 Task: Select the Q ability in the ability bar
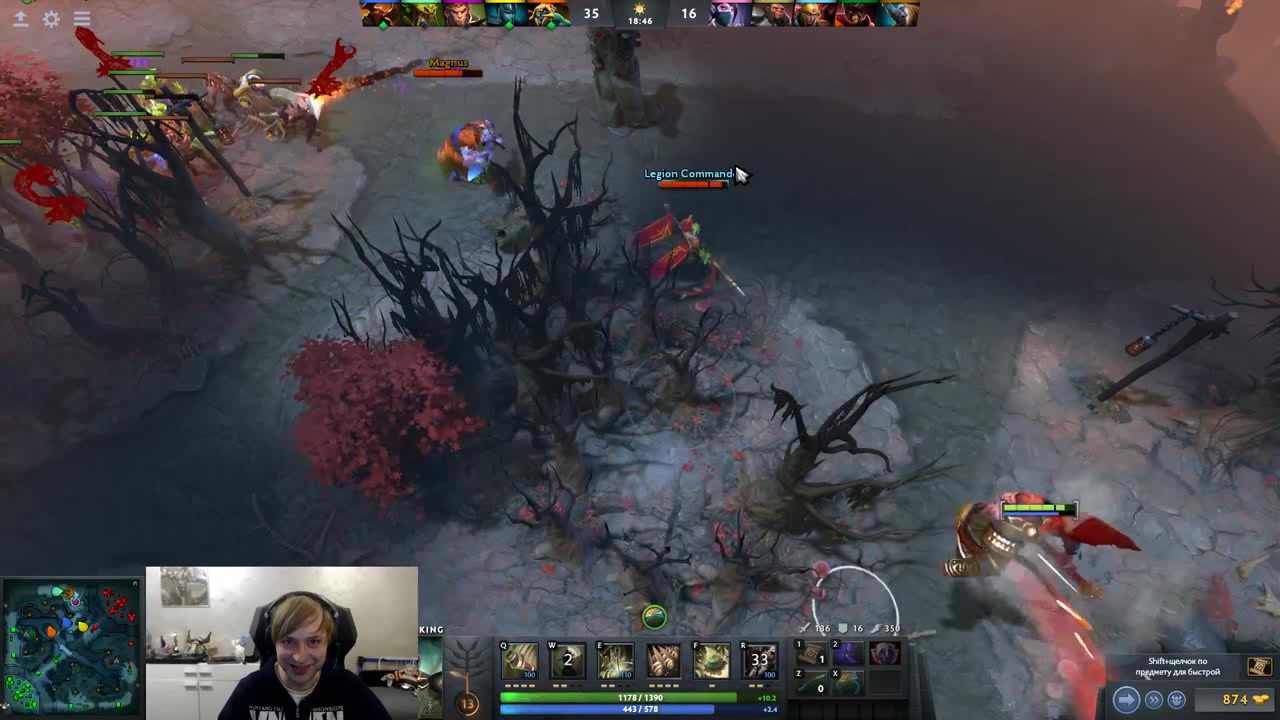(519, 660)
